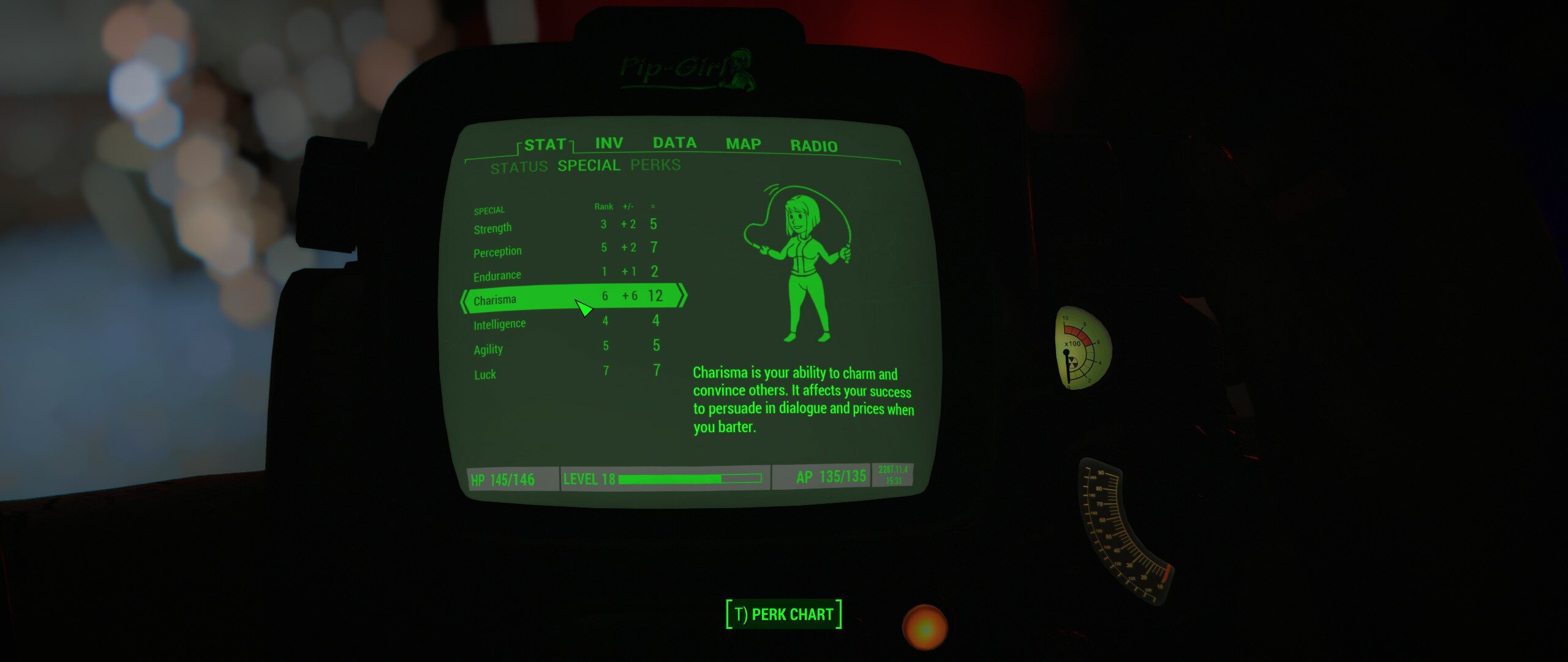Go to the RADIO tab
This screenshot has width=1568, height=662.
pyautogui.click(x=813, y=146)
